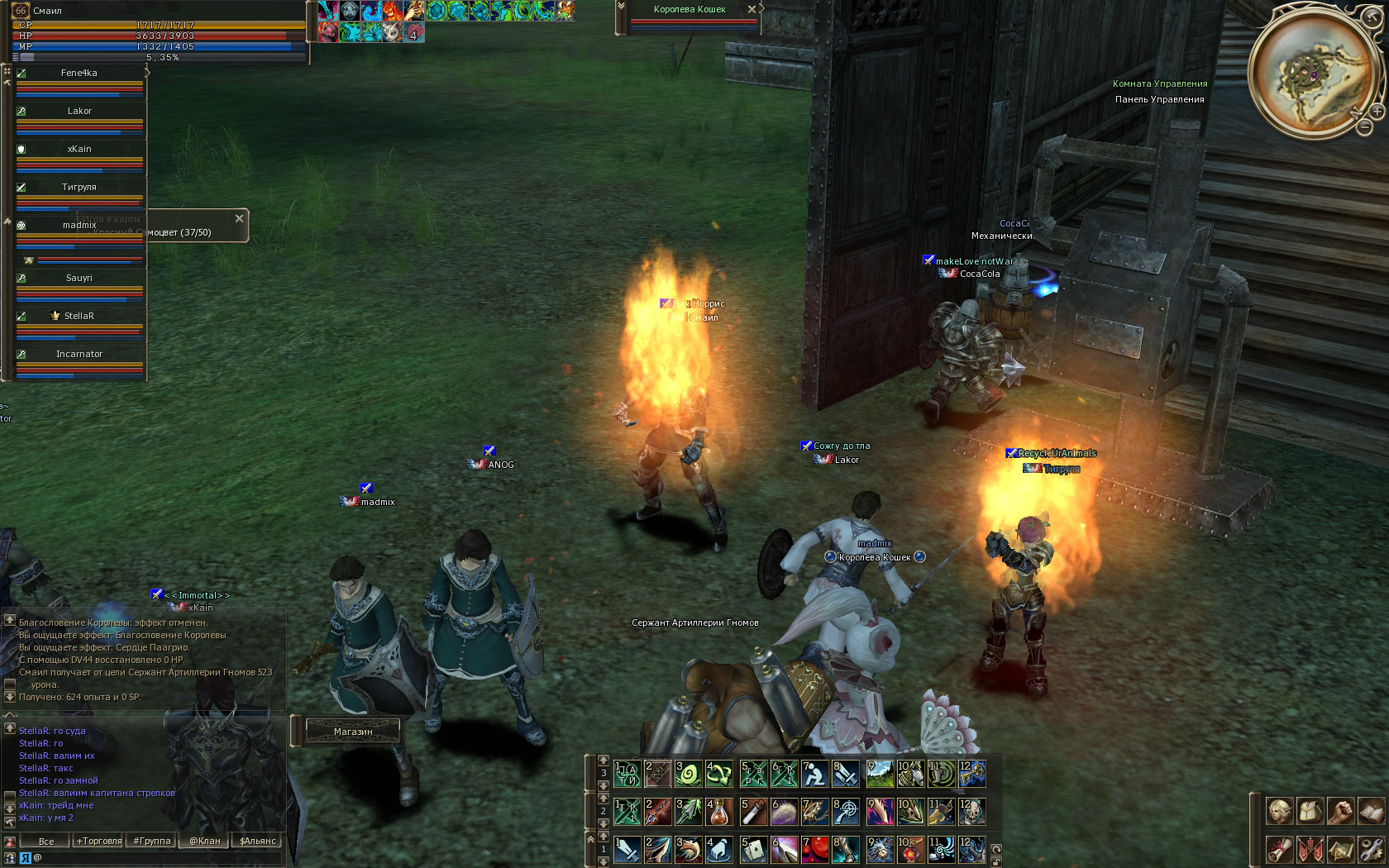The width and height of the screenshot is (1389, 868).
Task: Open the Все chat tab
Action: 46,841
